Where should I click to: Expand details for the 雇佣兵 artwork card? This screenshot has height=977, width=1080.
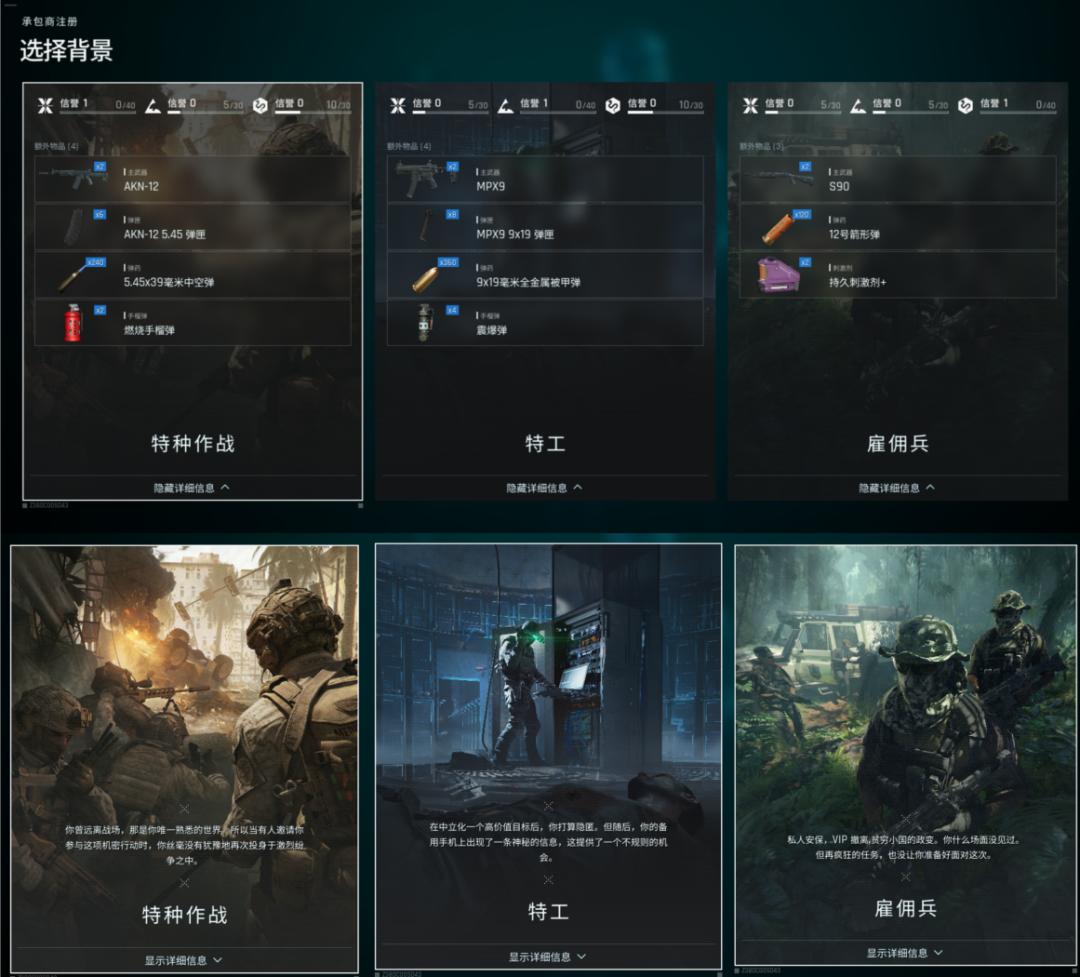pyautogui.click(x=905, y=953)
